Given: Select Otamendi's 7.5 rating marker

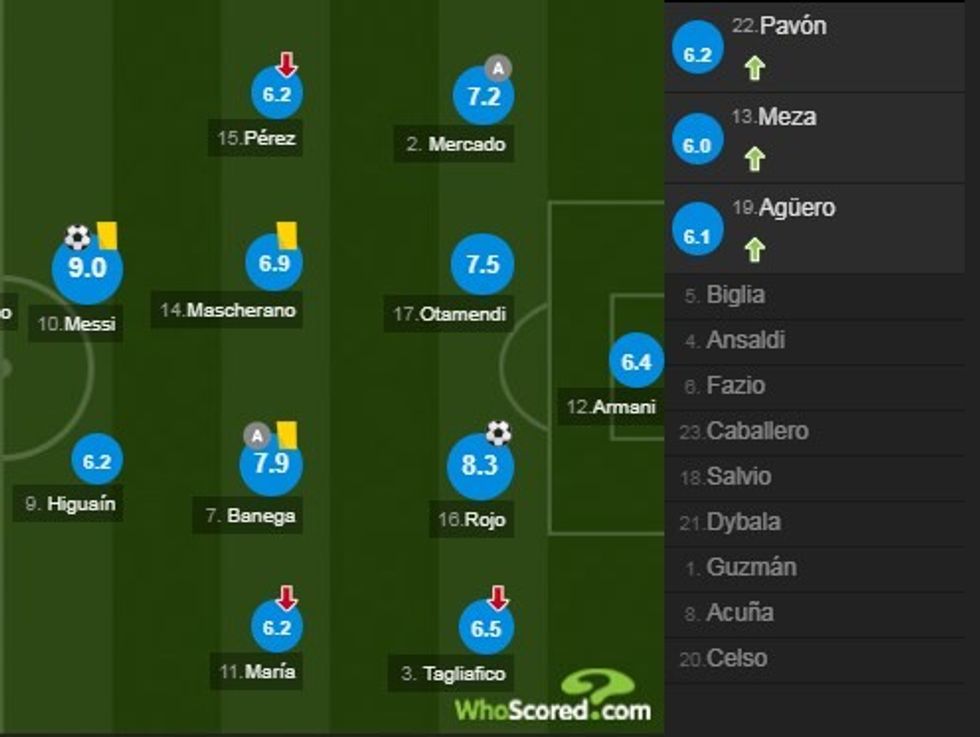Looking at the screenshot, I should 481,265.
